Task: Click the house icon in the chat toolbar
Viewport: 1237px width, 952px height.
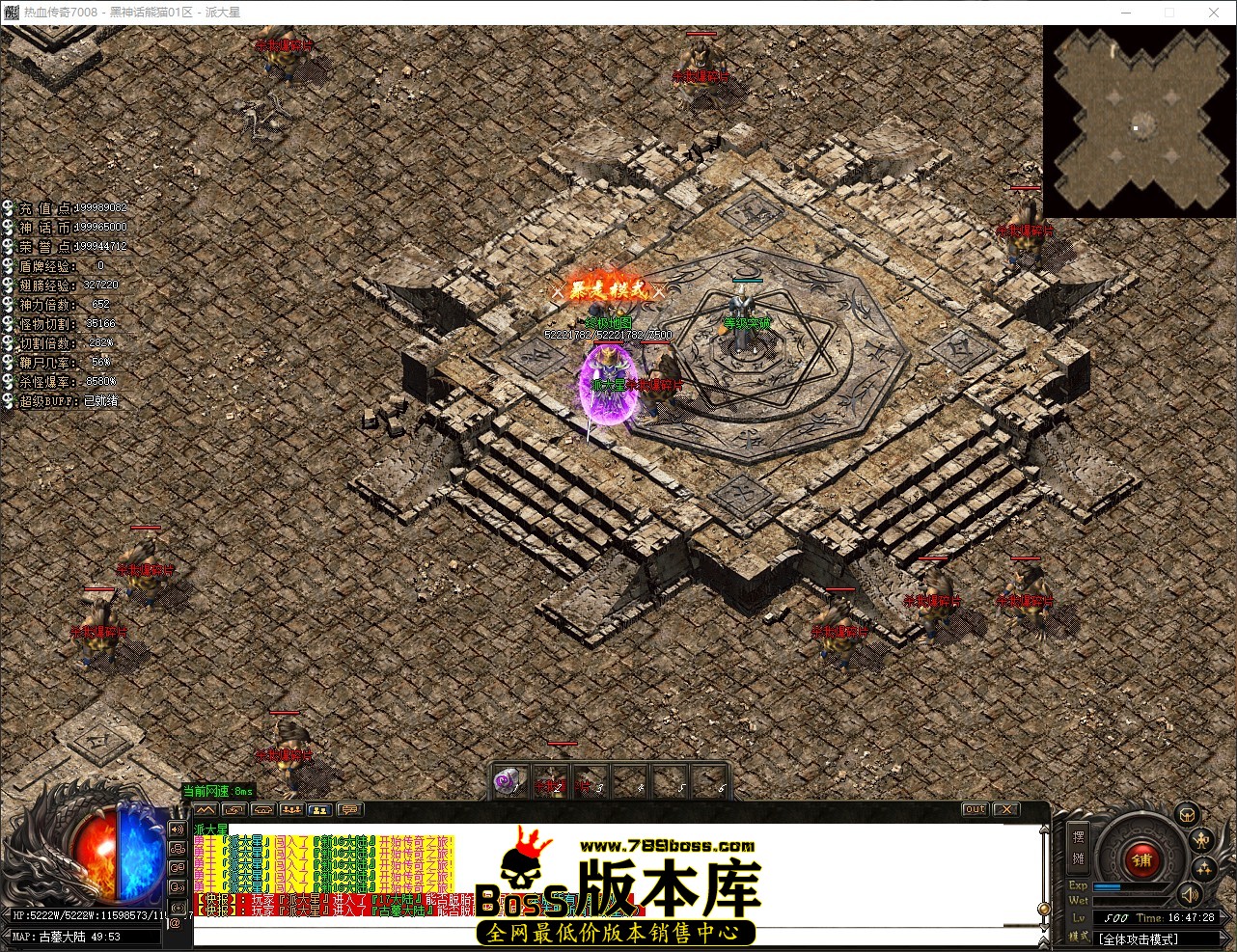Action: click(x=263, y=810)
